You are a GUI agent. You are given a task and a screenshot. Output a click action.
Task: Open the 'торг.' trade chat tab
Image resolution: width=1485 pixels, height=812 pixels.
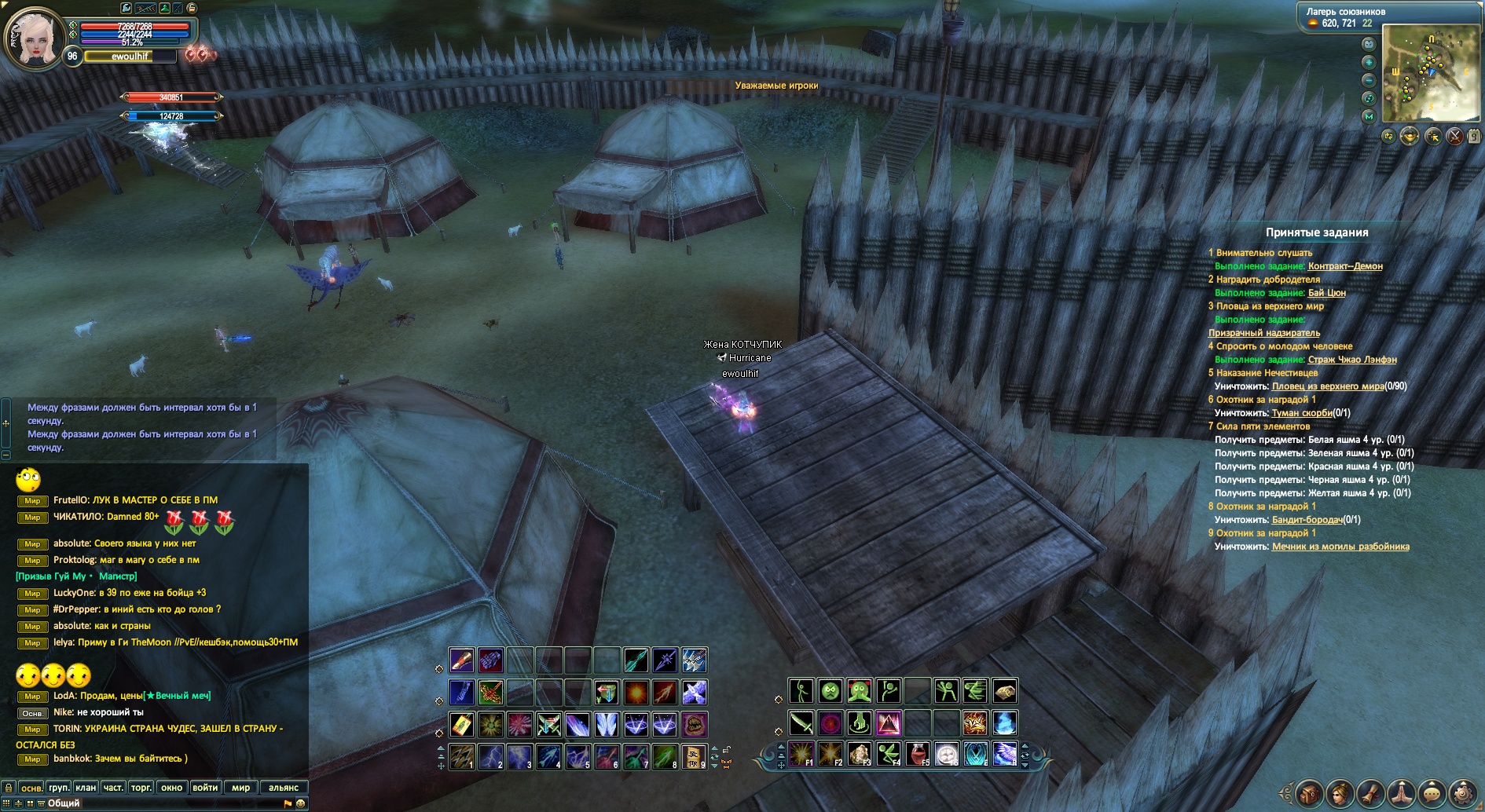[x=141, y=788]
